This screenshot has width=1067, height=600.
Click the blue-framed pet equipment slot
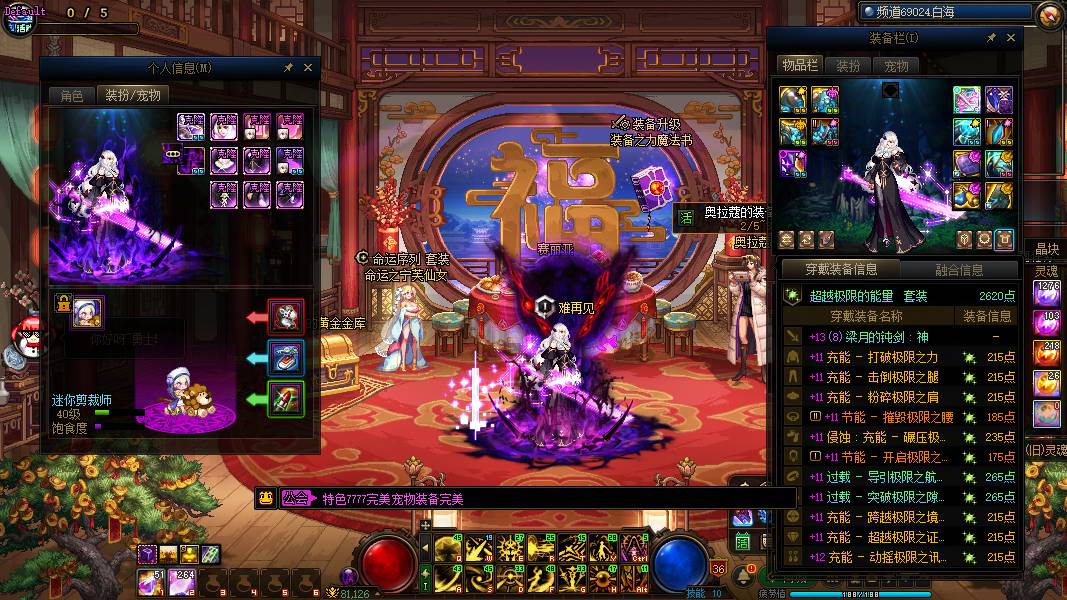(x=286, y=359)
